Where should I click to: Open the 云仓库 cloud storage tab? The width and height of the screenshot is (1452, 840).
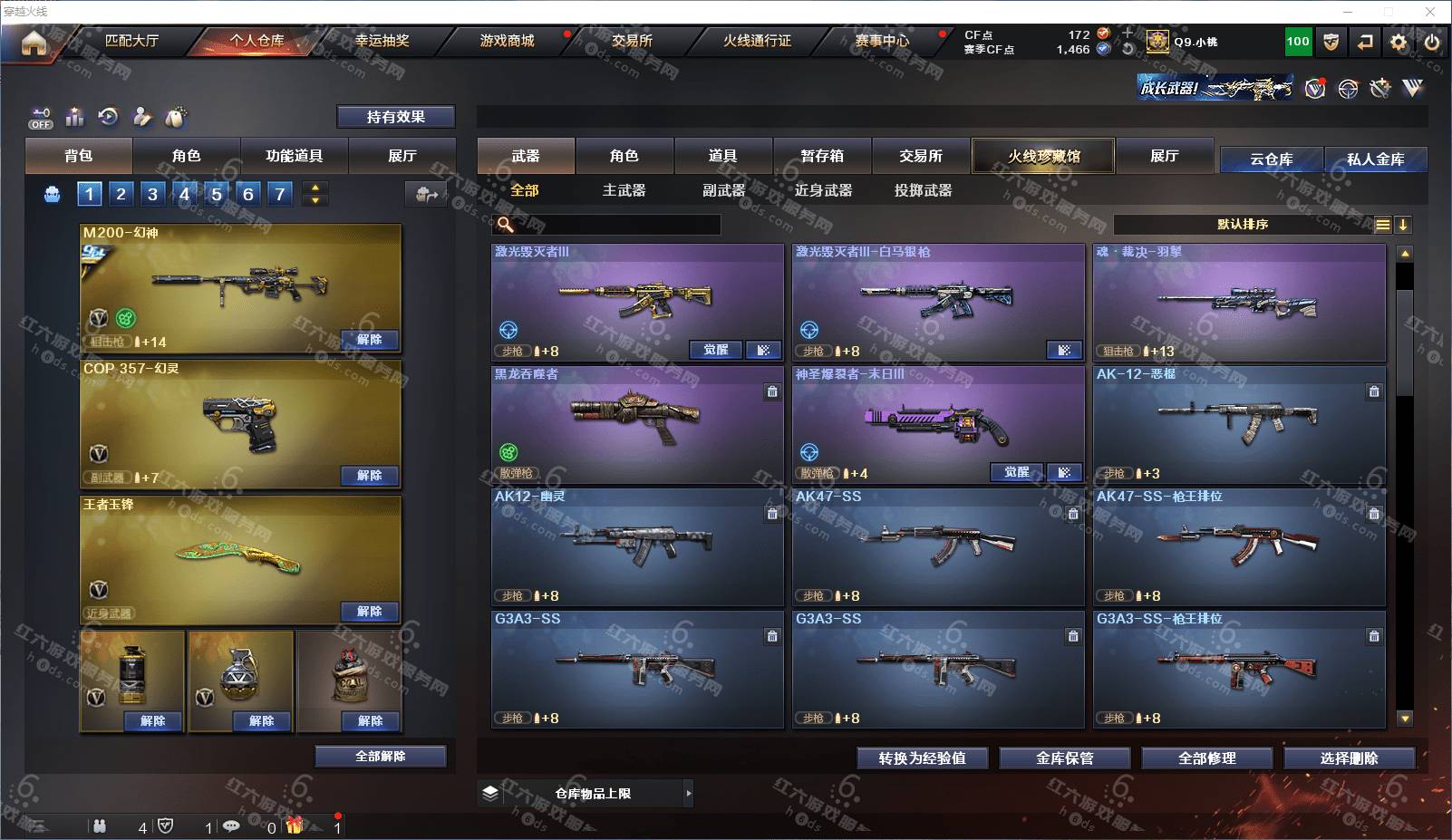point(1271,159)
